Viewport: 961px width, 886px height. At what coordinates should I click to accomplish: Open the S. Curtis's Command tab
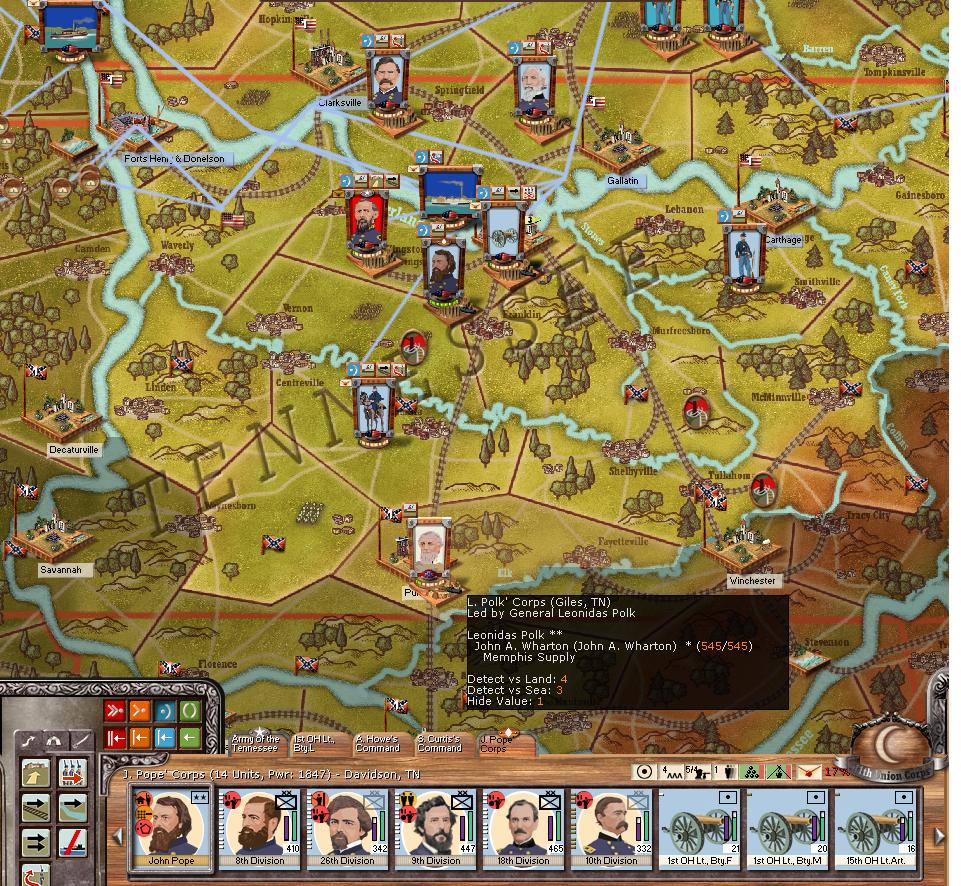[439, 743]
